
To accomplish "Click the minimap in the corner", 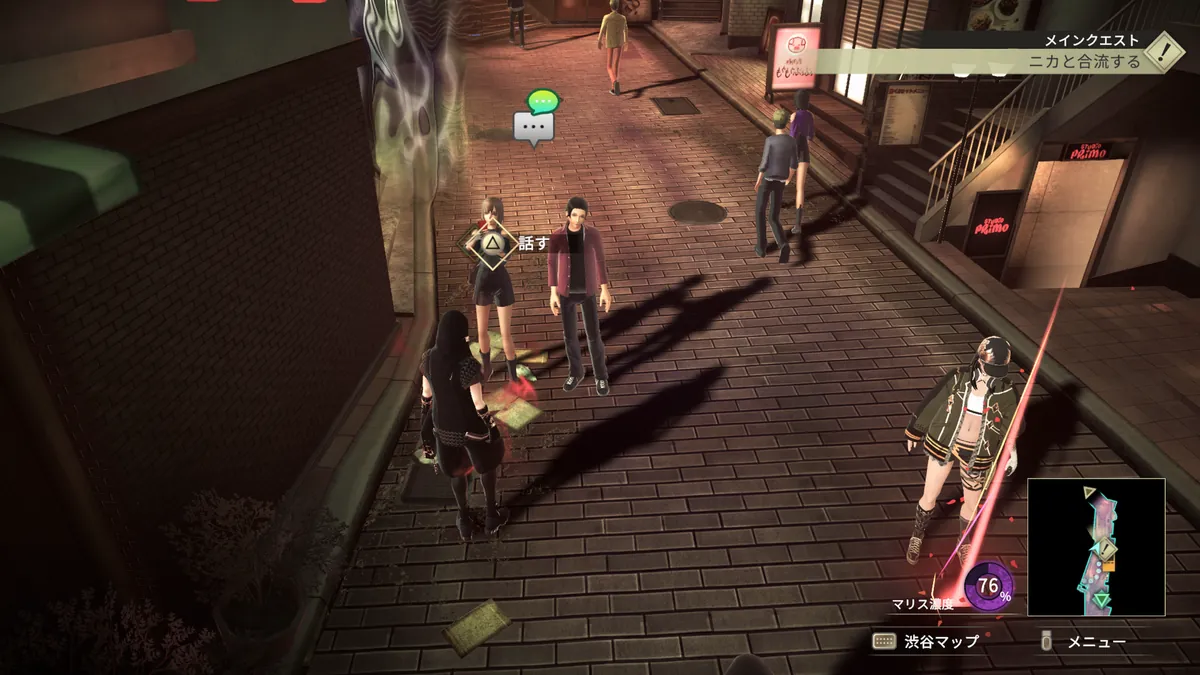I will [1096, 546].
